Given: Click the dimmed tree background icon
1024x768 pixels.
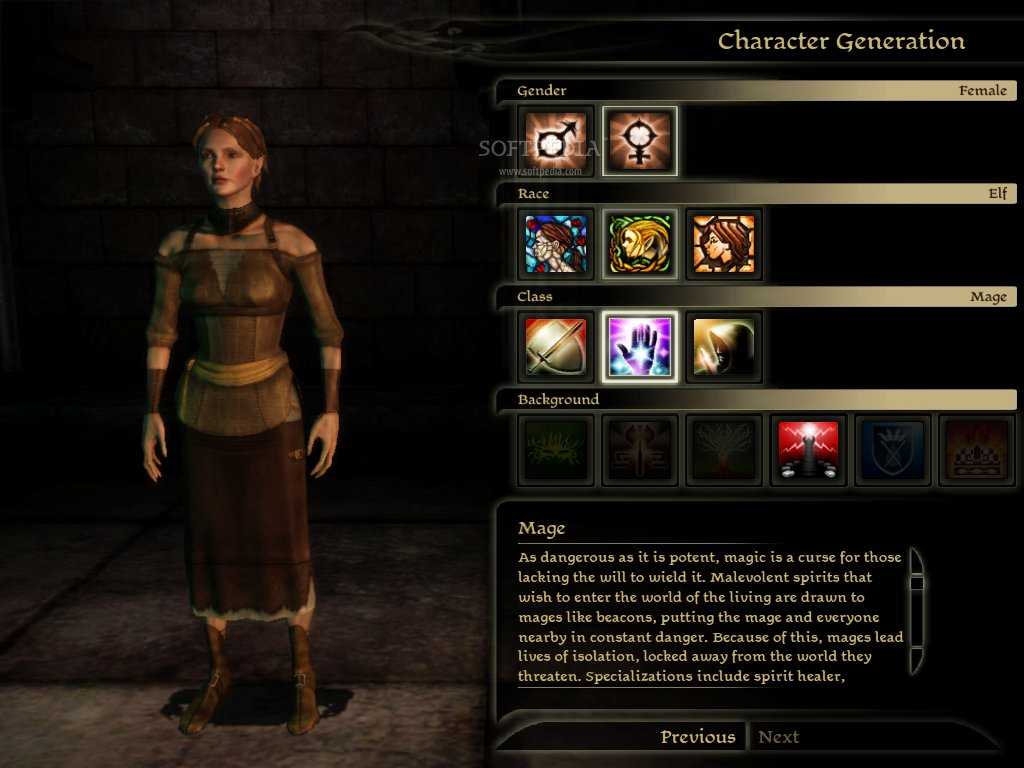Looking at the screenshot, I should (724, 451).
